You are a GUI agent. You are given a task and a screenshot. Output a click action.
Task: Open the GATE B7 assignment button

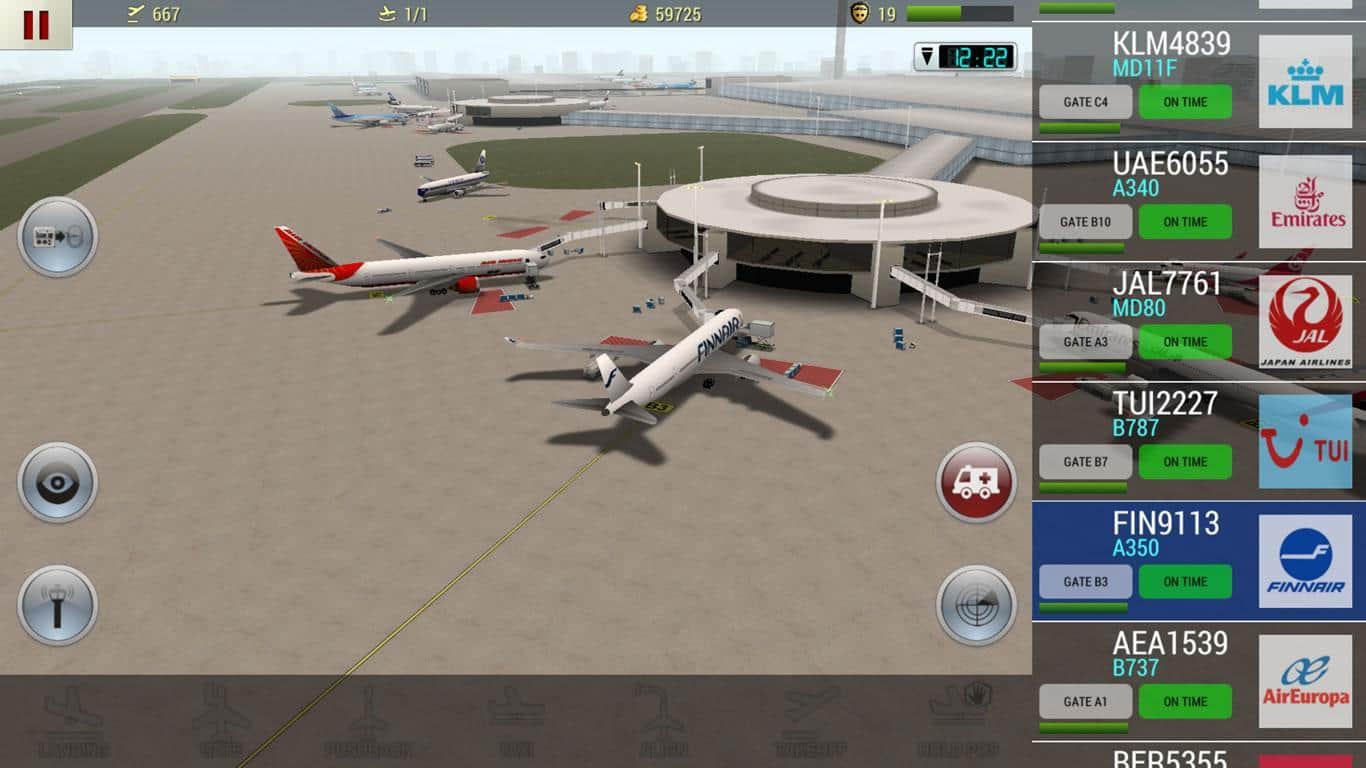tap(1085, 462)
